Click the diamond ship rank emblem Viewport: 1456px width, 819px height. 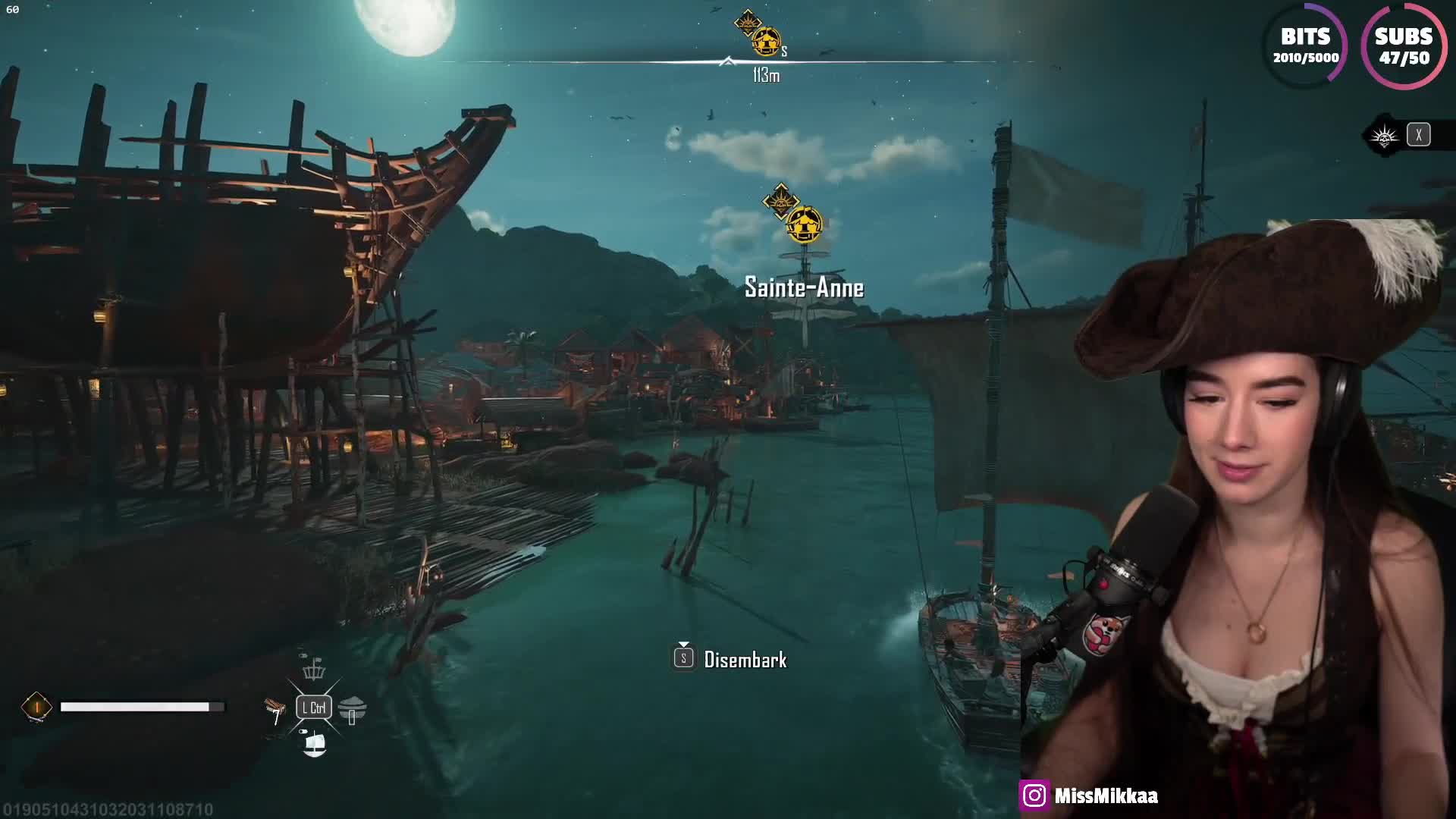[x=36, y=707]
